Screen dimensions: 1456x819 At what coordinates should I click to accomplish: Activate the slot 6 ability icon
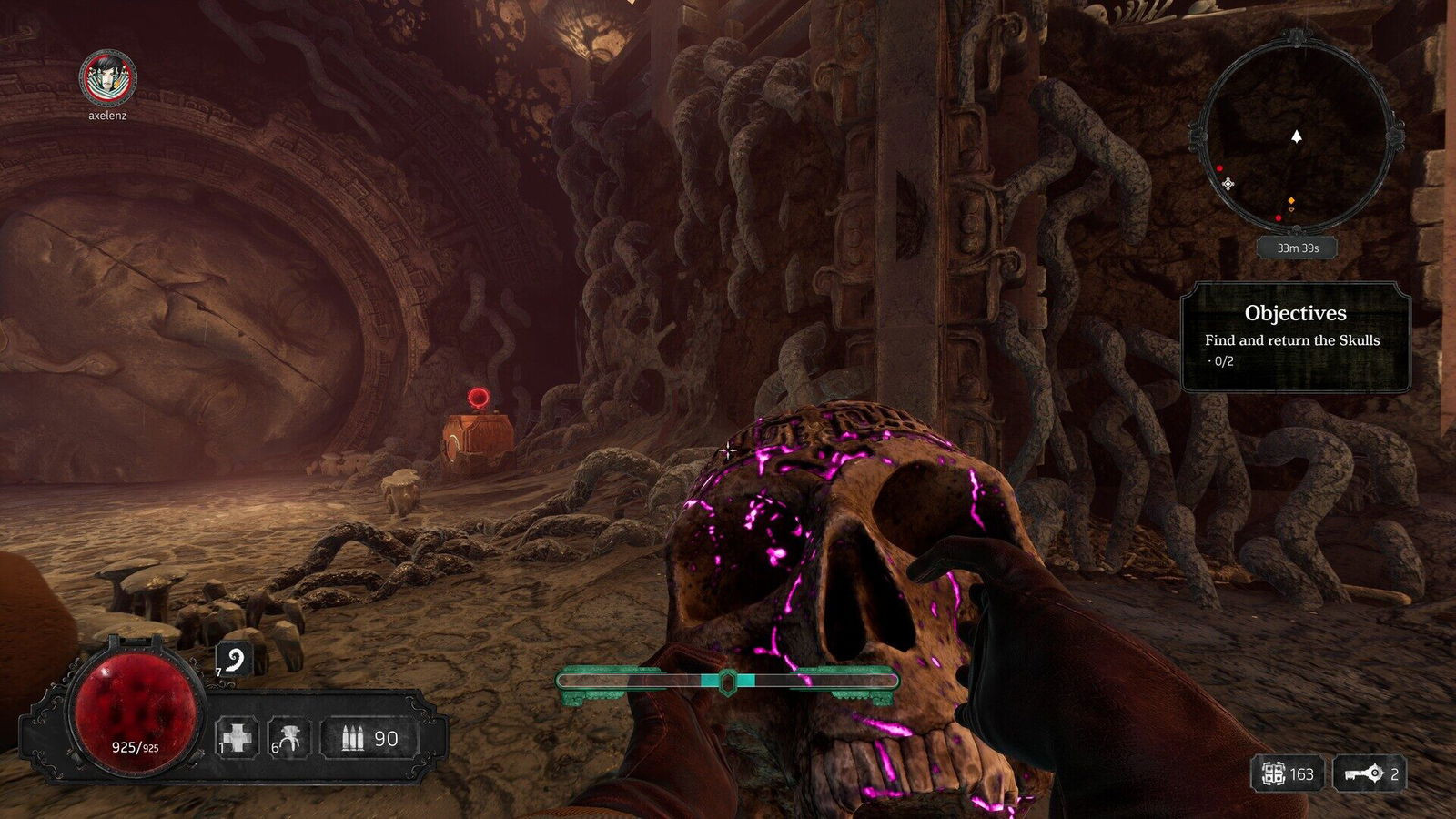pos(290,738)
